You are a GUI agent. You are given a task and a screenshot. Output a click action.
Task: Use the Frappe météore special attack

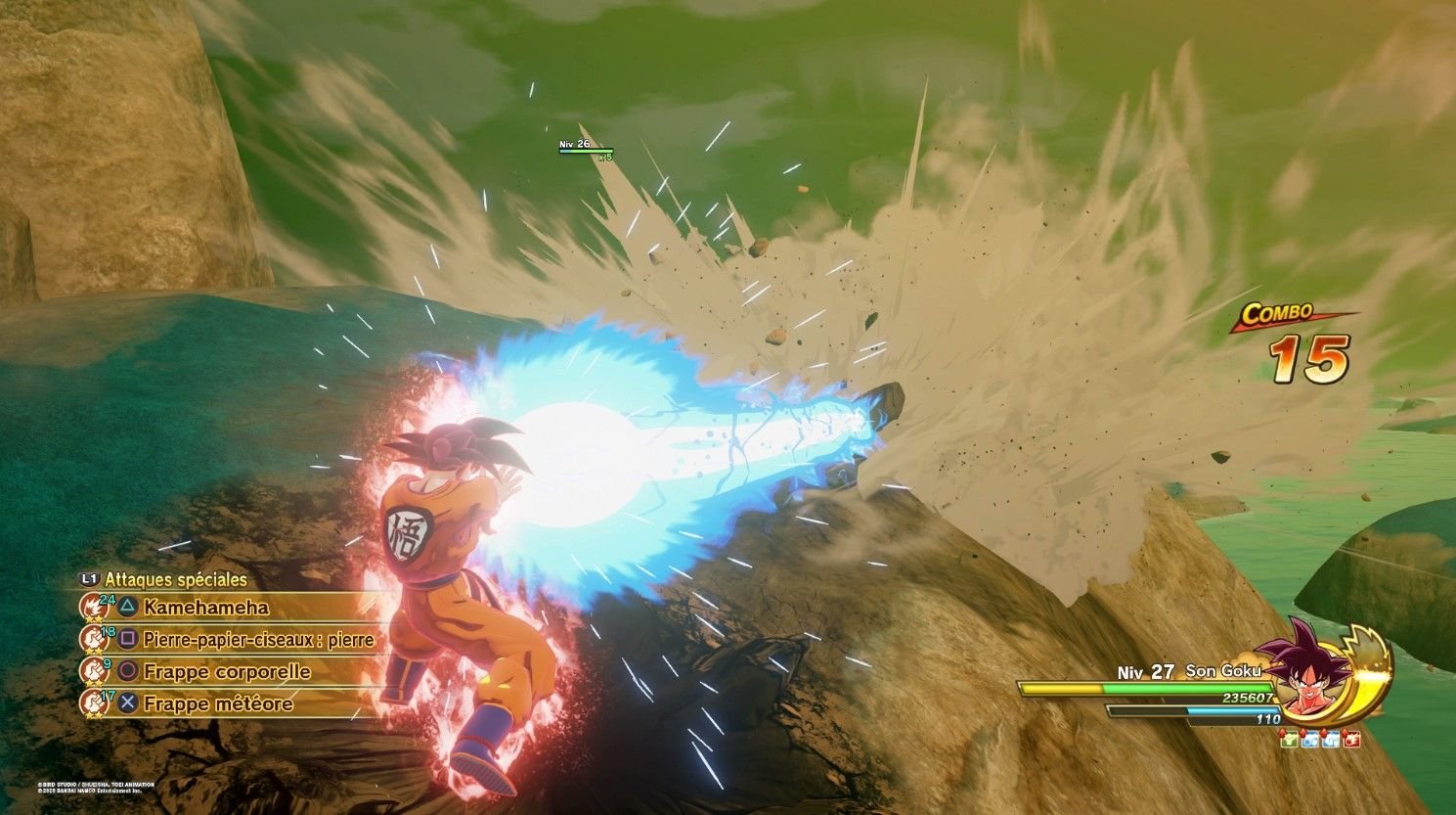[217, 703]
